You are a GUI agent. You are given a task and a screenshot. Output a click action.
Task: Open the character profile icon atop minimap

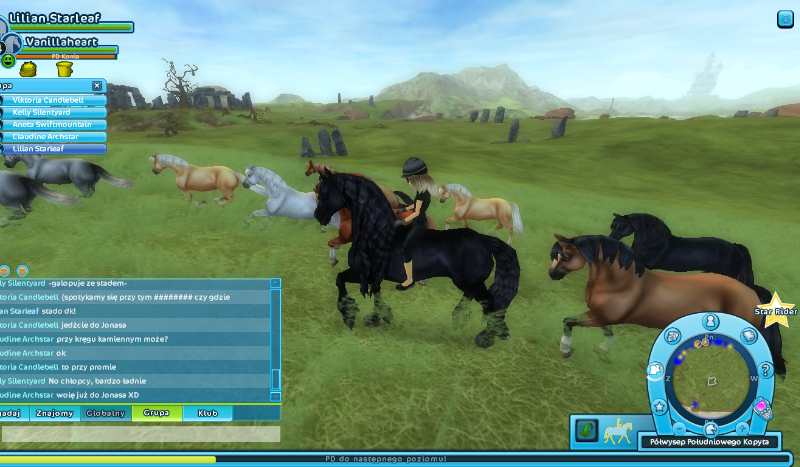click(x=710, y=322)
